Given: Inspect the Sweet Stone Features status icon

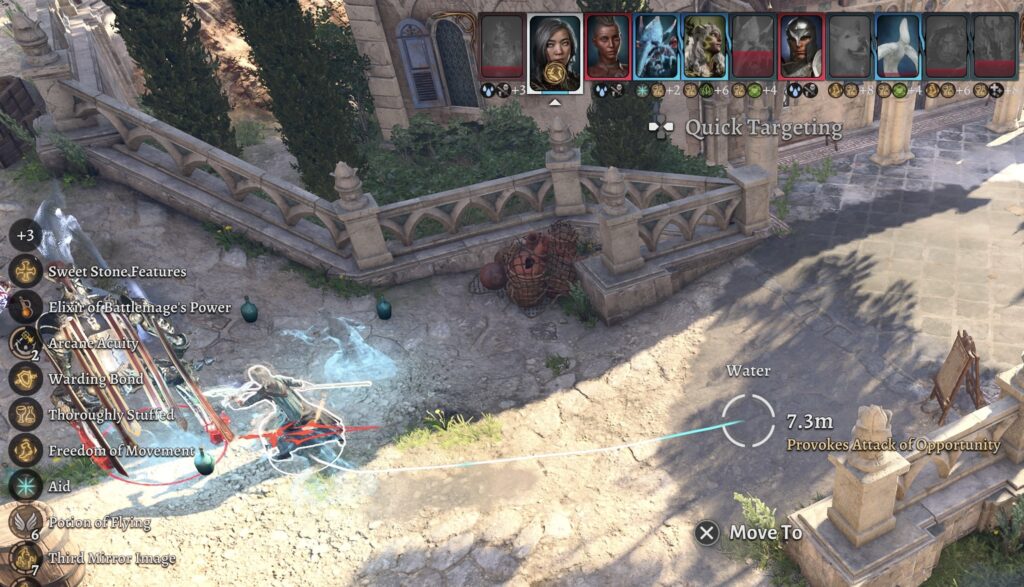Looking at the screenshot, I should pyautogui.click(x=25, y=271).
